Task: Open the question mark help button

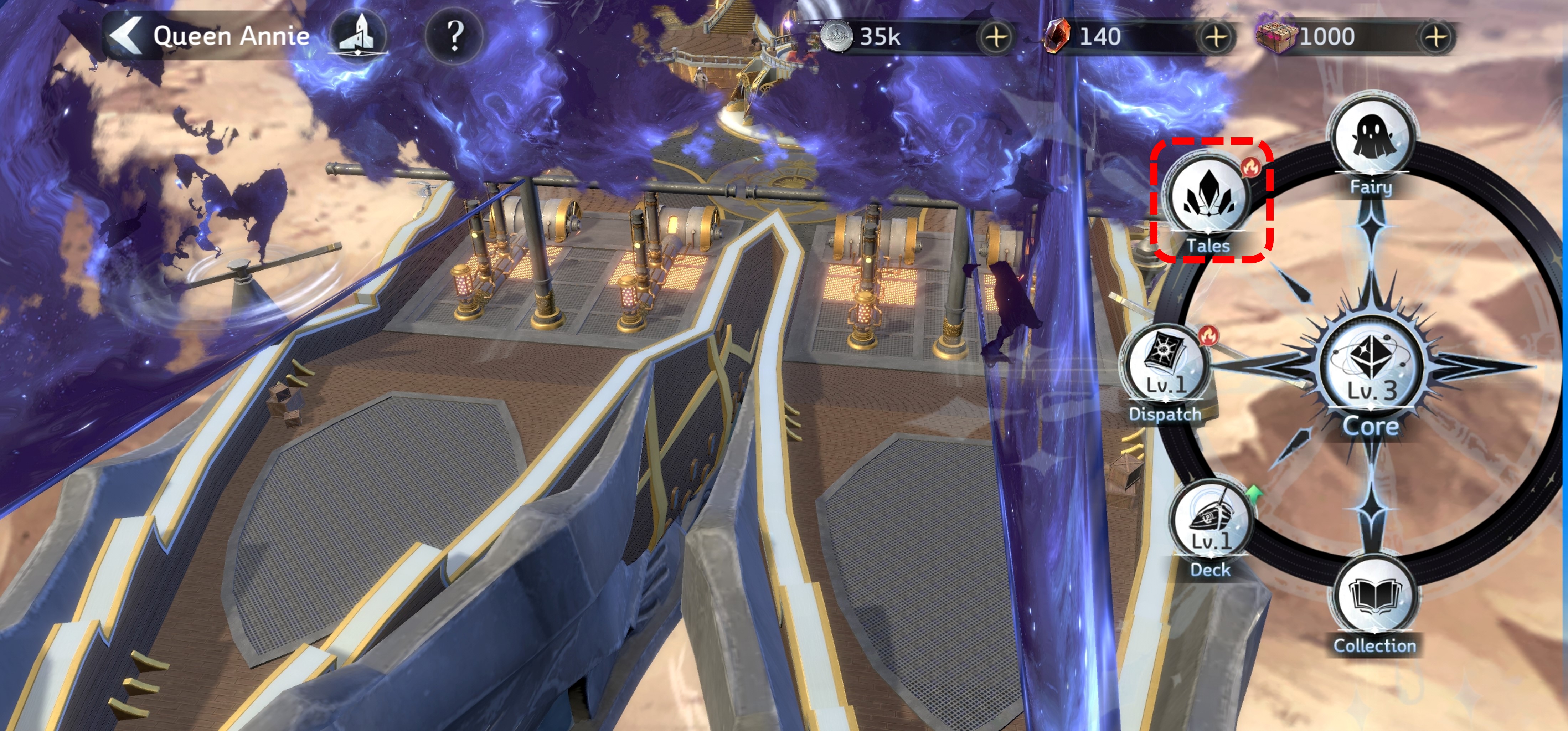Action: (454, 35)
